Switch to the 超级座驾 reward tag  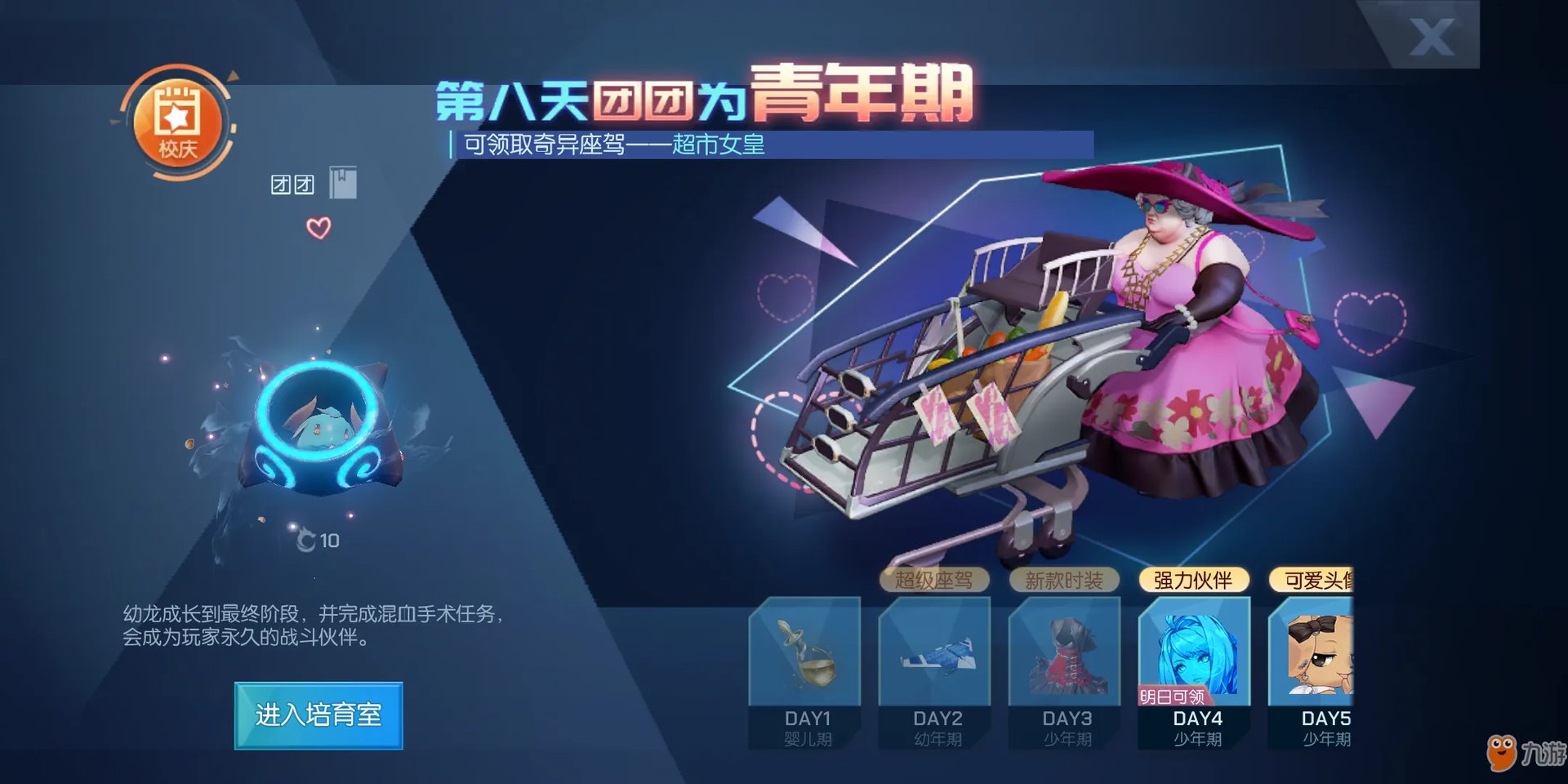point(933,581)
